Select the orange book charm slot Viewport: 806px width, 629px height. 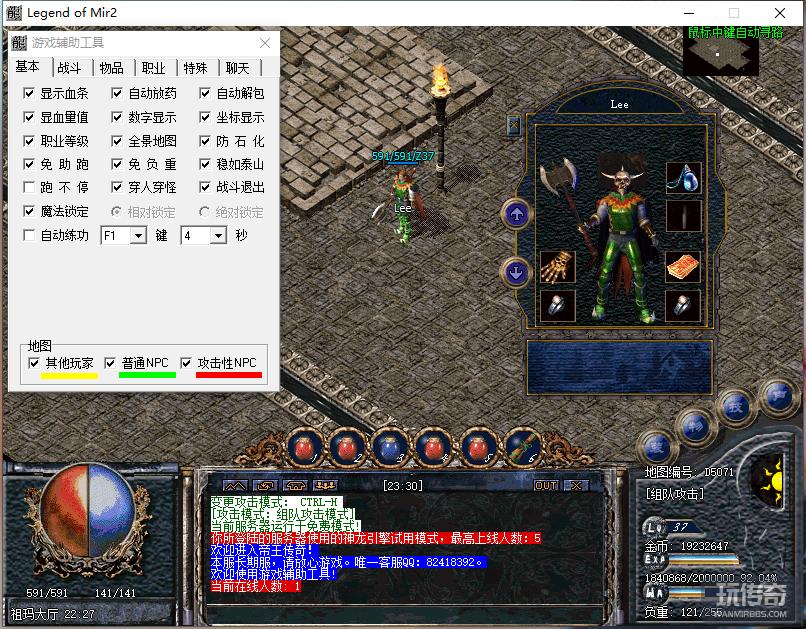tap(683, 267)
